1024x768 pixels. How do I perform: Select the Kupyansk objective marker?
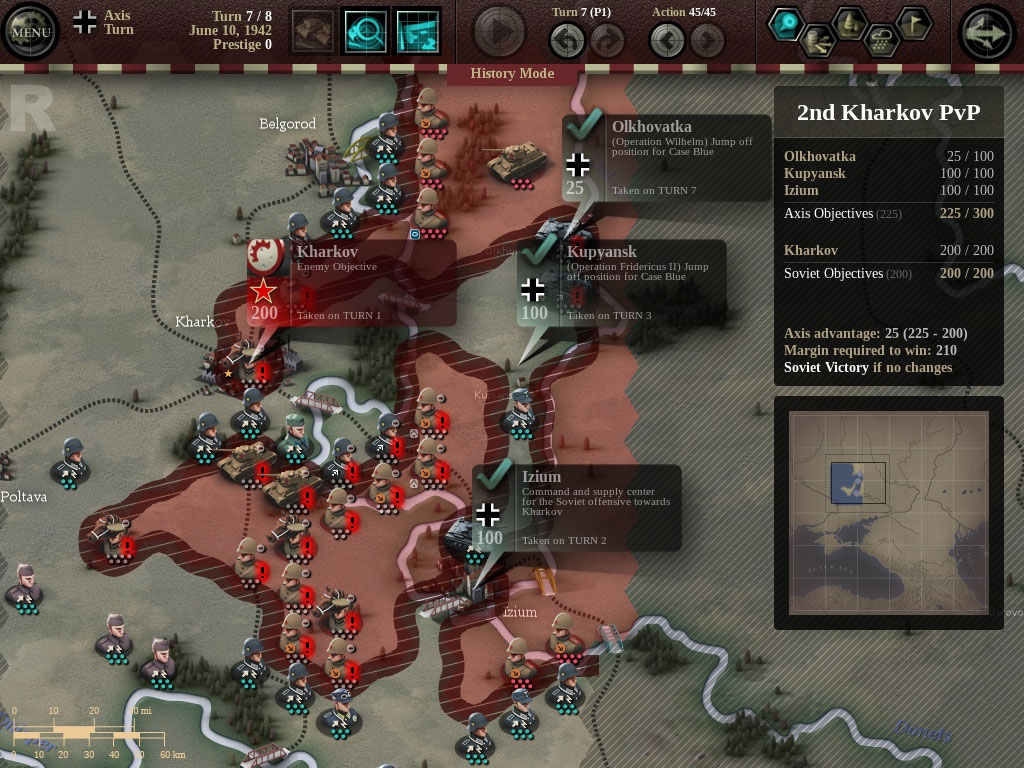coord(534,290)
